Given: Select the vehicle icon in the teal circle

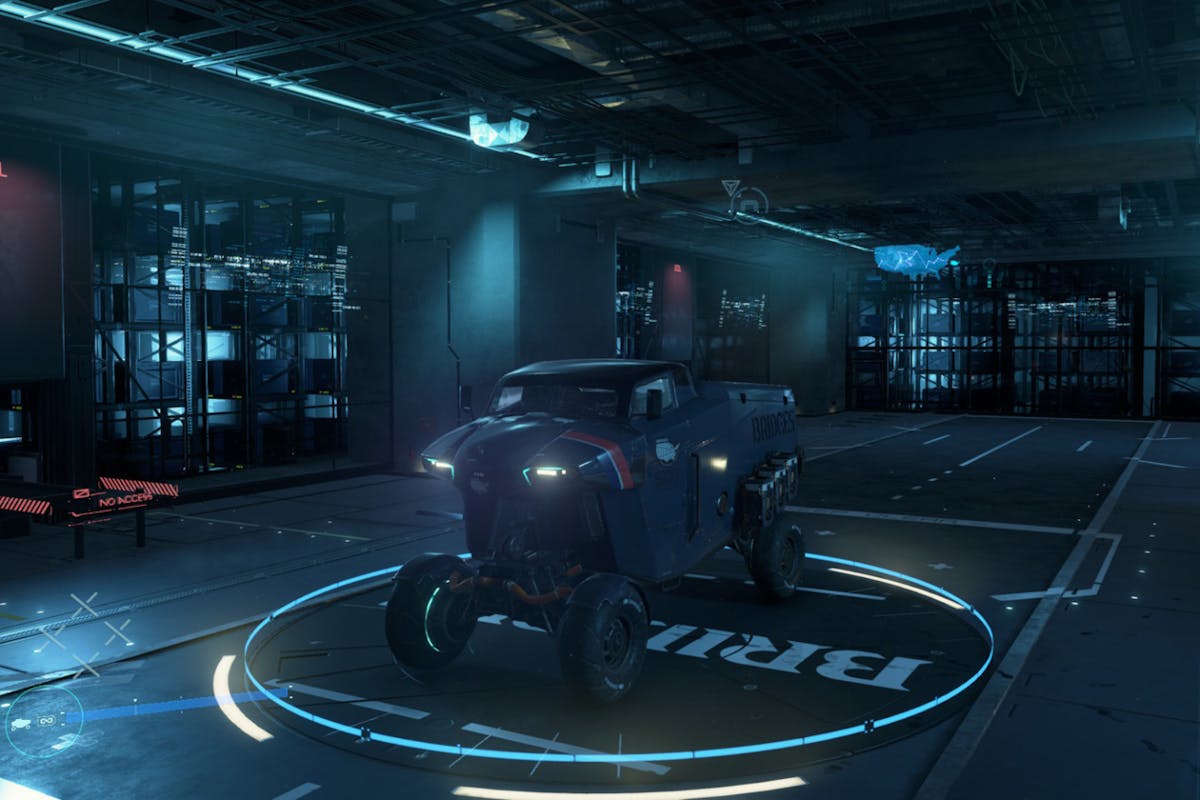Looking at the screenshot, I should [21, 721].
